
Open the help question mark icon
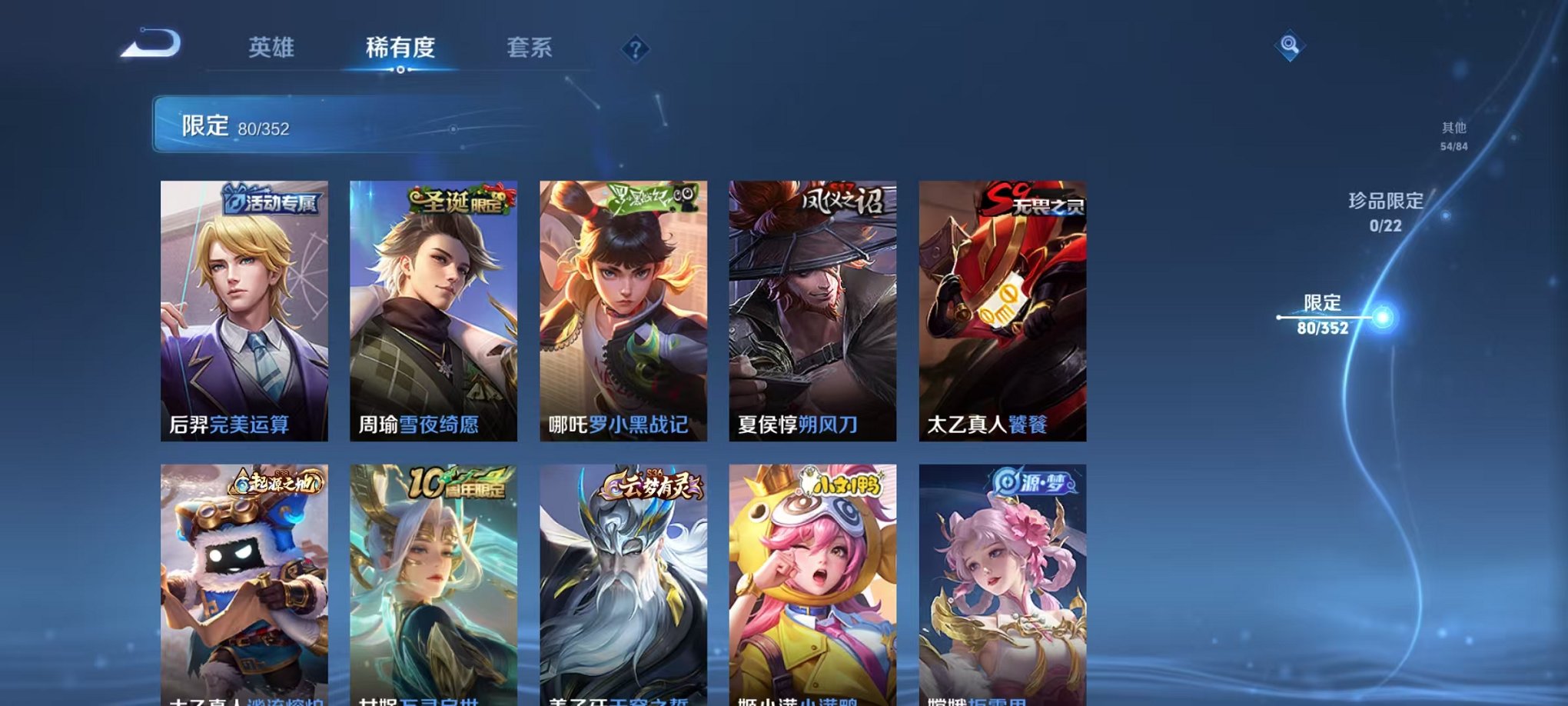coord(634,50)
